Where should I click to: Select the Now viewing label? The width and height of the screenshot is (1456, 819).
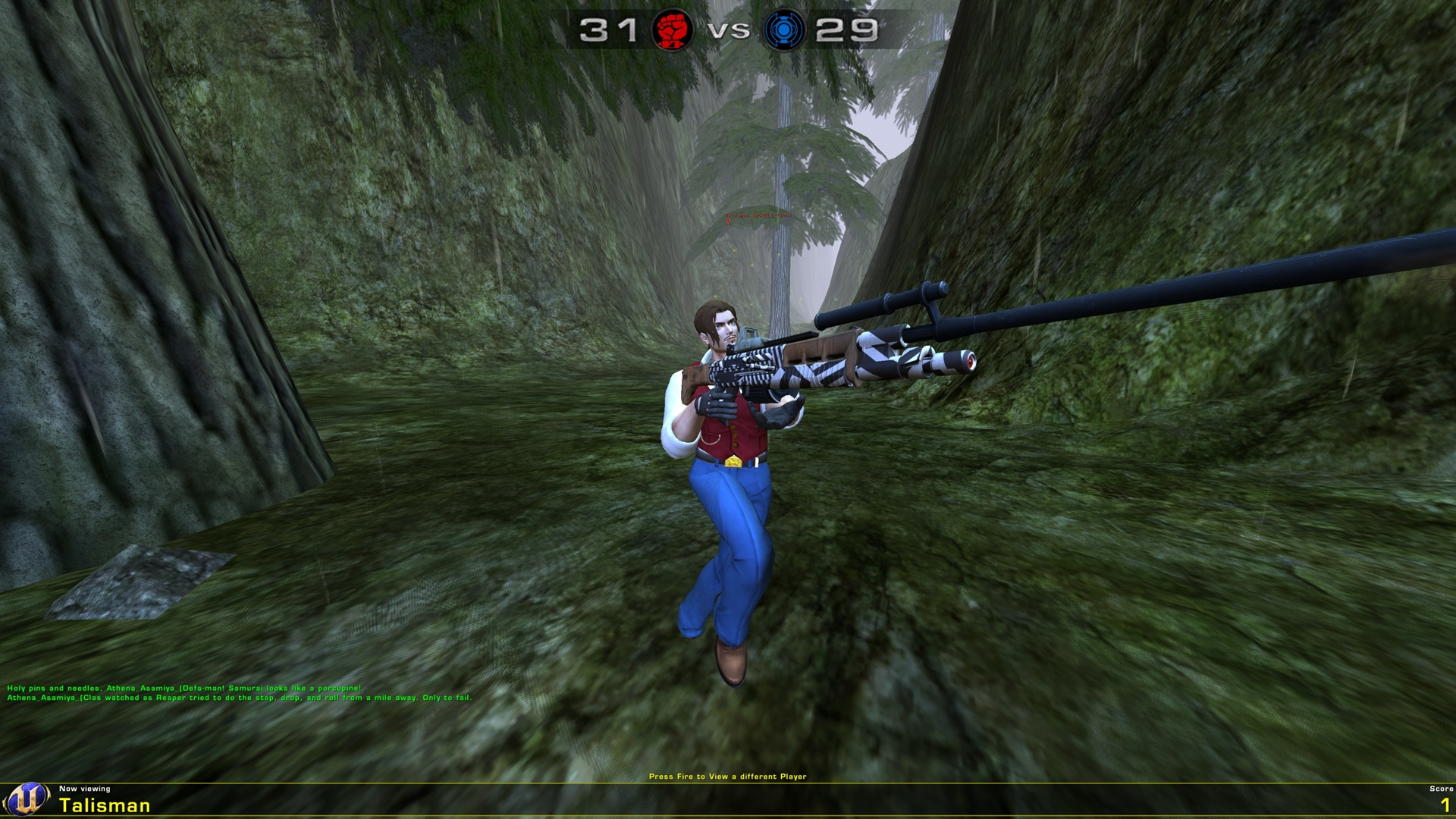coord(83,789)
